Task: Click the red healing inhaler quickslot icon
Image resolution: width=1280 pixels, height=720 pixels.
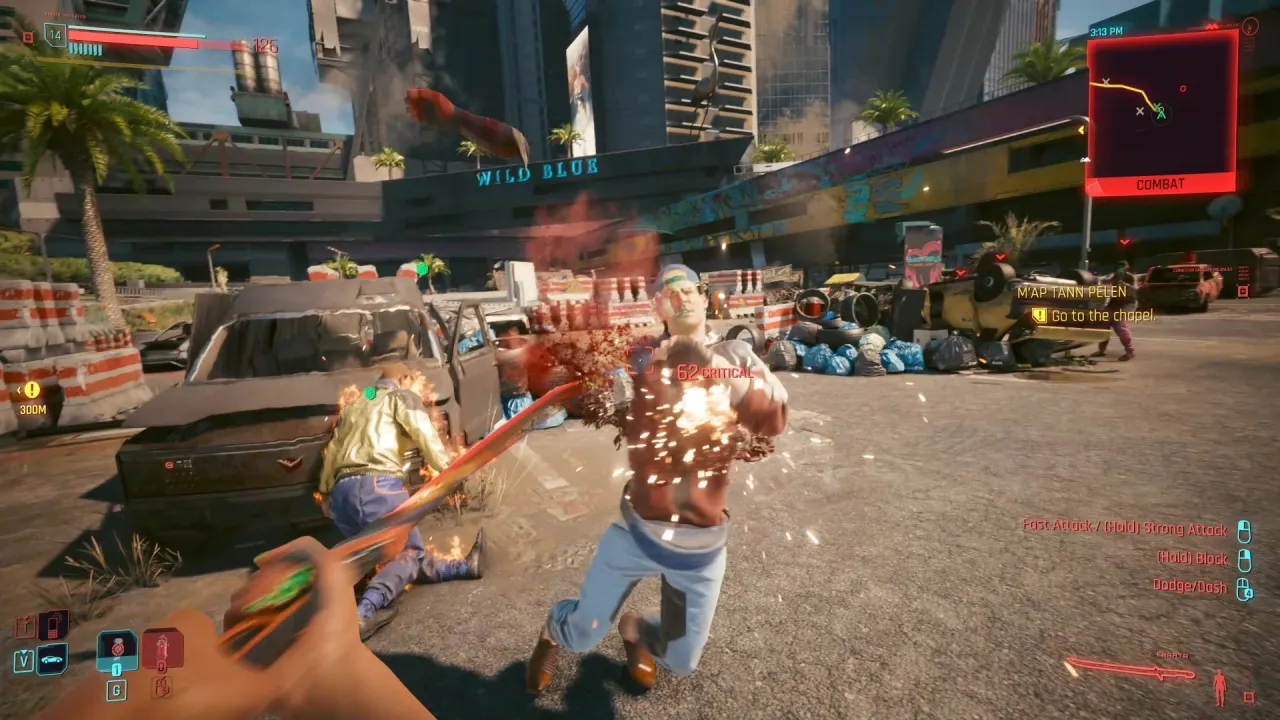Action: pyautogui.click(x=161, y=647)
